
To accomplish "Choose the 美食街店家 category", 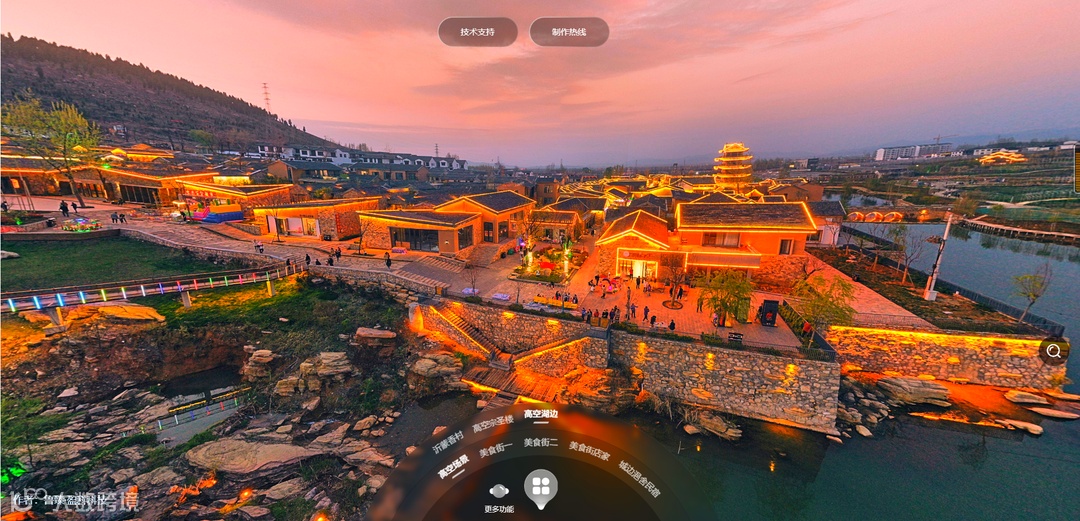I will tap(590, 451).
